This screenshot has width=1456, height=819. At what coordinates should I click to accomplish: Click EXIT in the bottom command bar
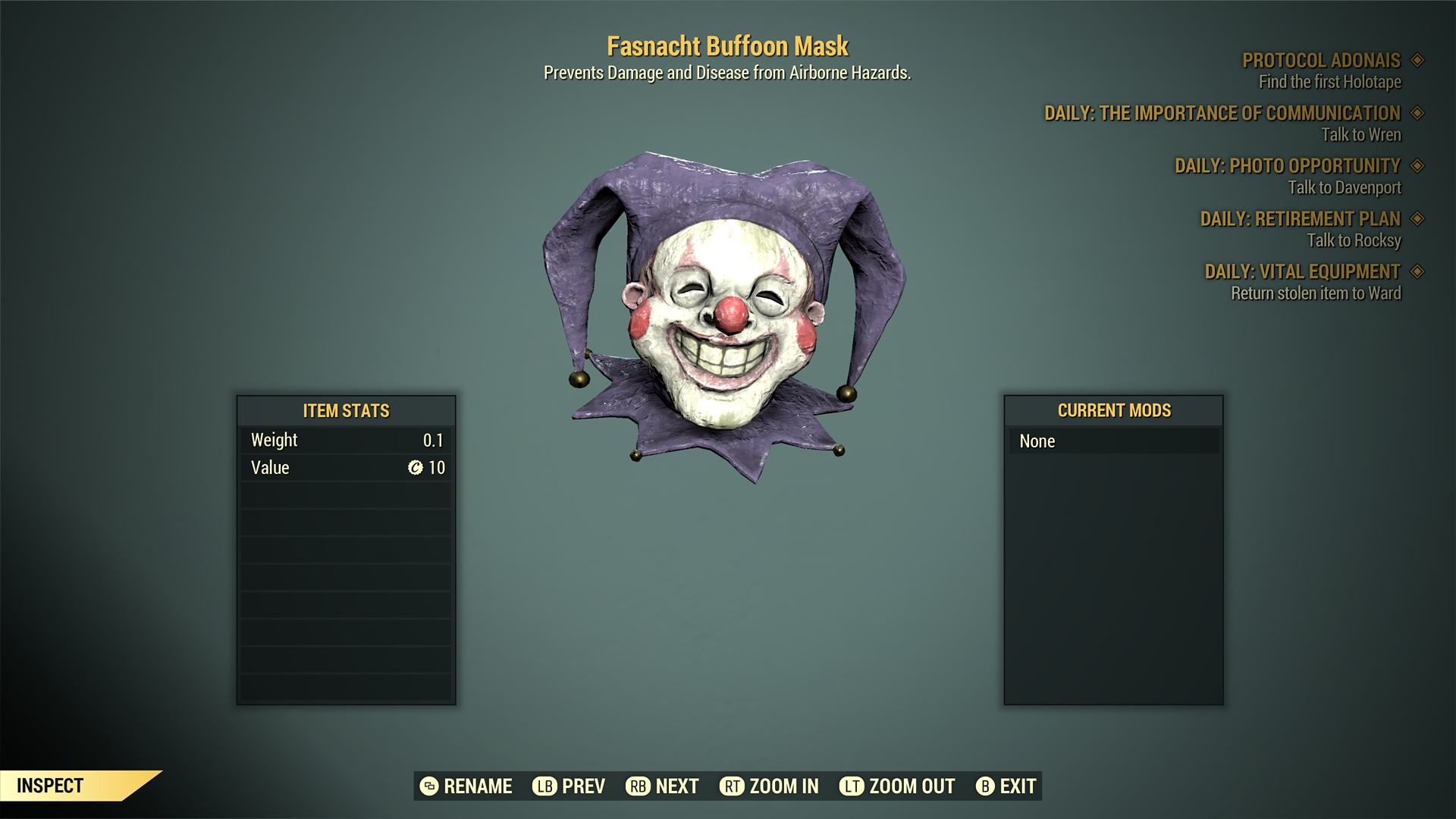coord(1017,786)
